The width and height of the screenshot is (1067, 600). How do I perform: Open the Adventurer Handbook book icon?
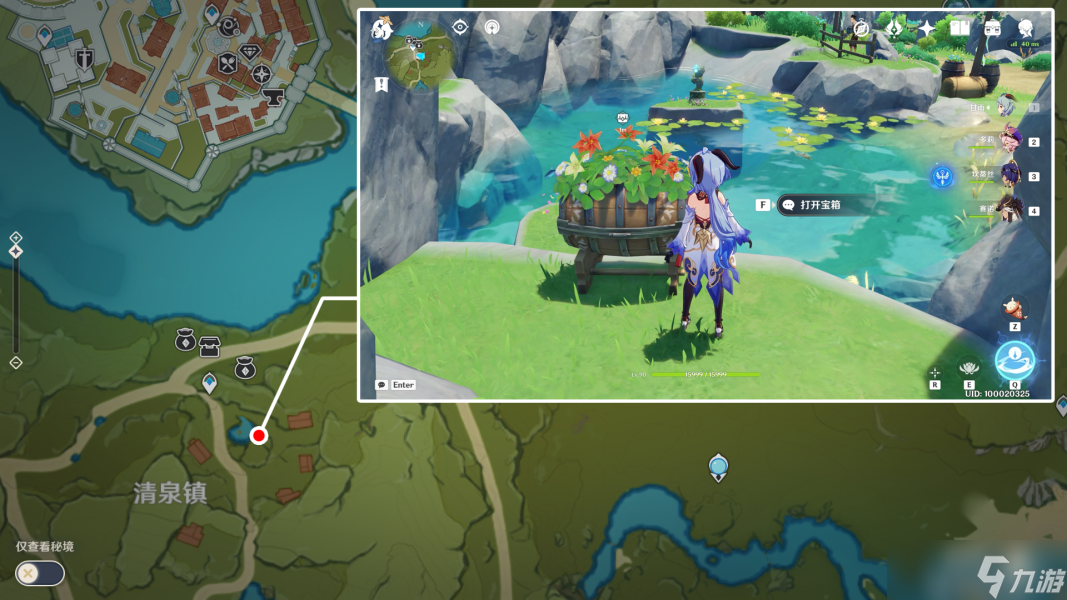tap(959, 28)
